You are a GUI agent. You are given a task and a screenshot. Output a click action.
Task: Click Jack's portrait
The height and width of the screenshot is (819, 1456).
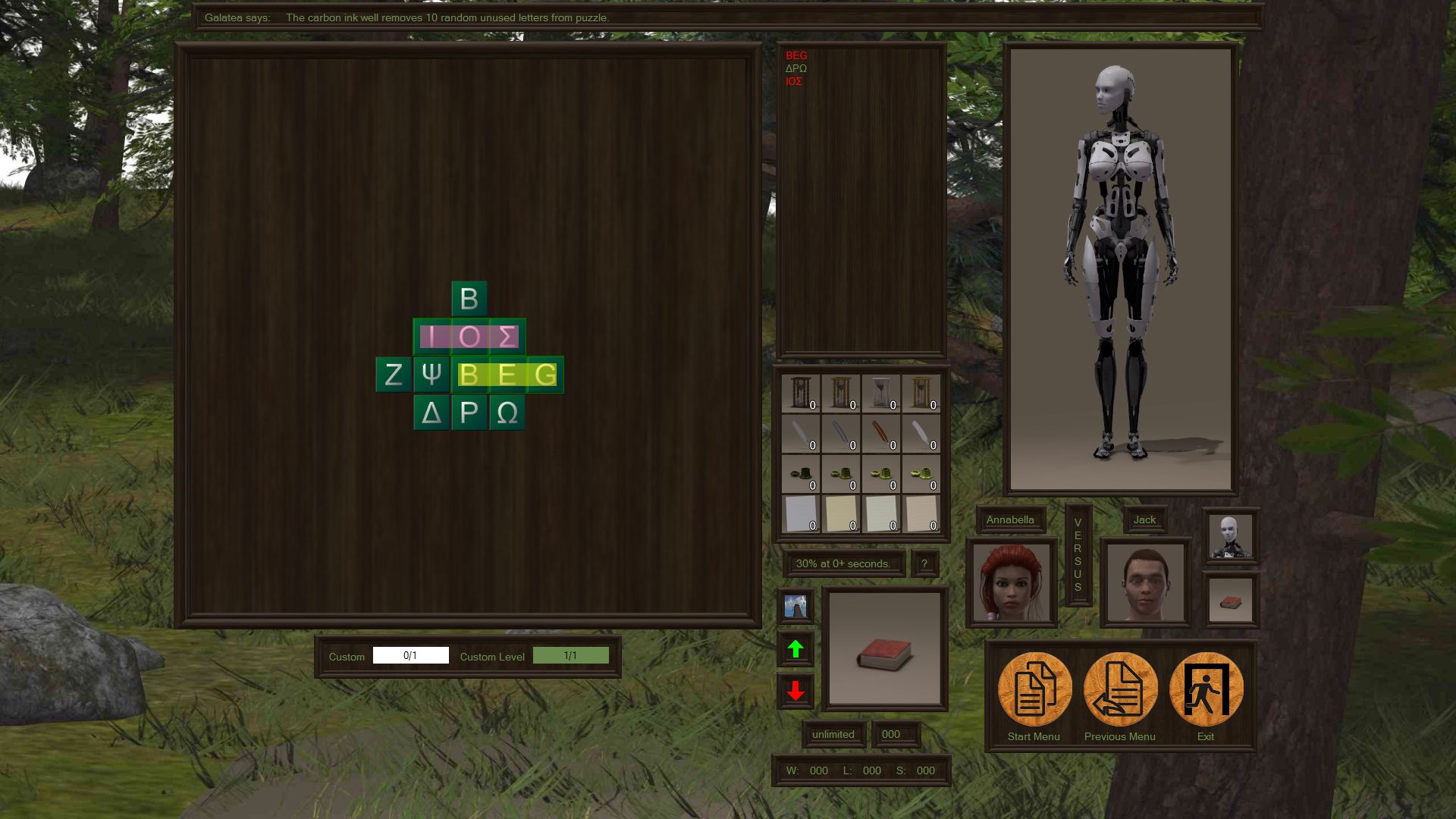coord(1144,582)
